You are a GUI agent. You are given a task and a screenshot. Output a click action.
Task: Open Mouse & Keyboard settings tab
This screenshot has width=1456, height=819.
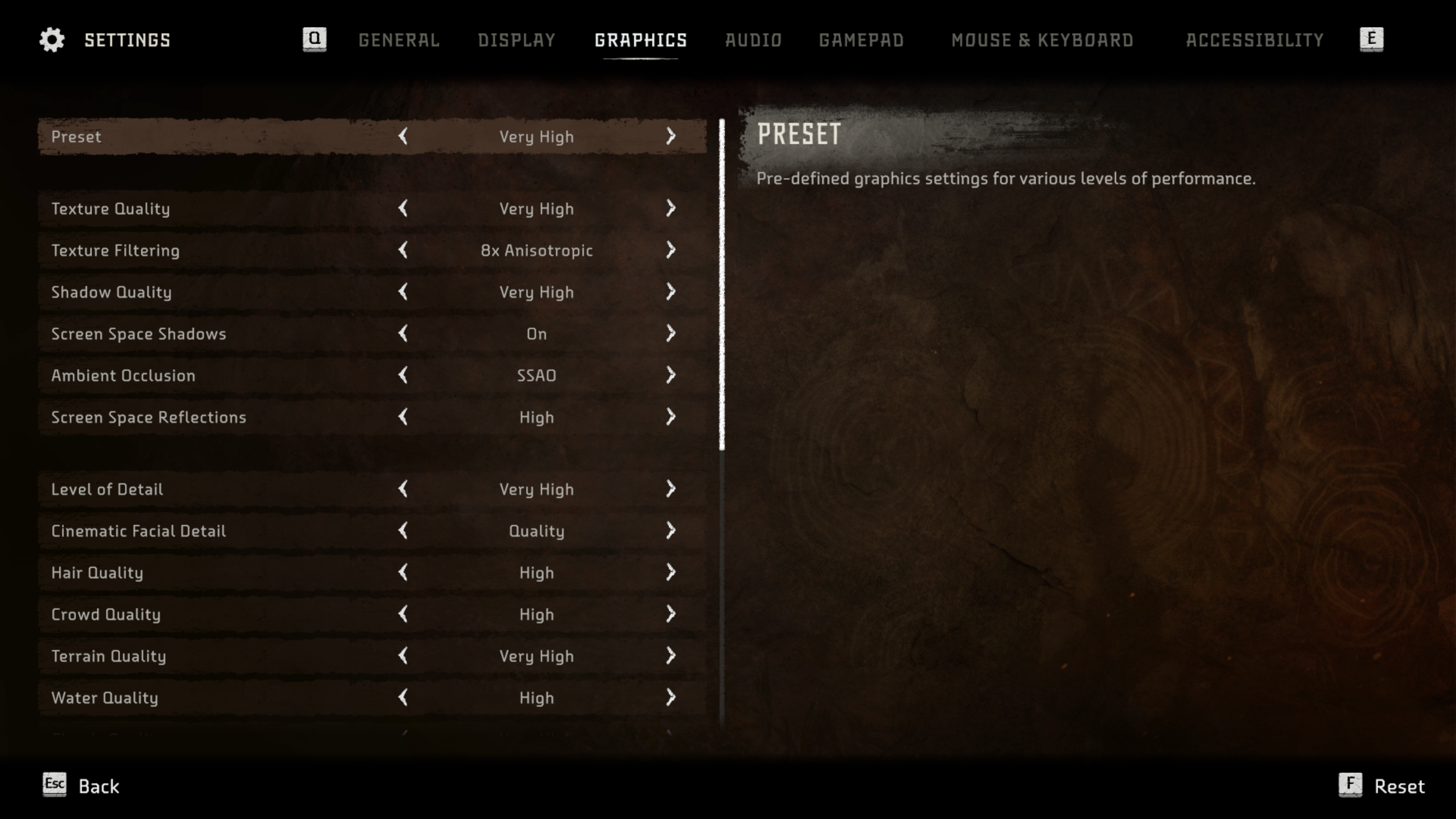coord(1042,40)
